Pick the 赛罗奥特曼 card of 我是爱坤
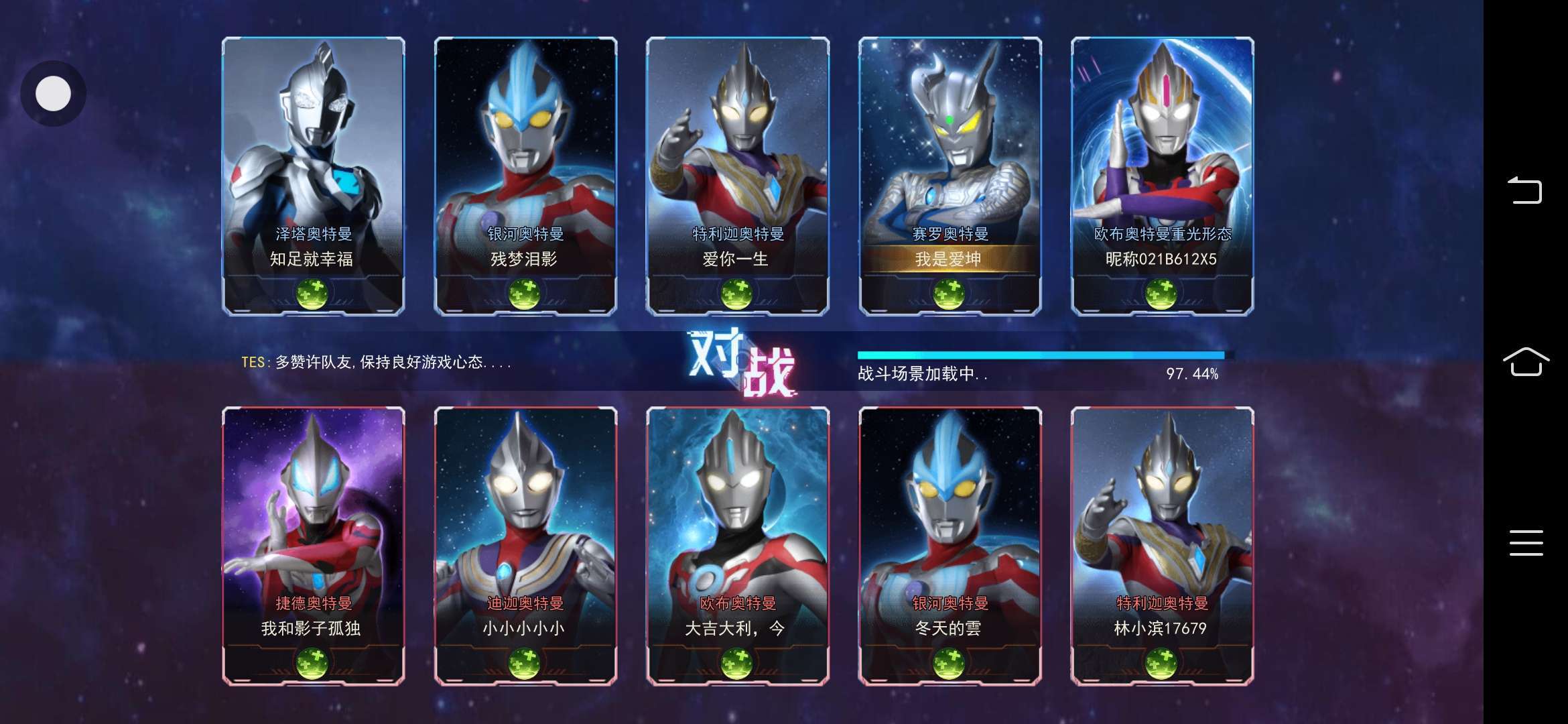The height and width of the screenshot is (724, 1568). (x=950, y=176)
